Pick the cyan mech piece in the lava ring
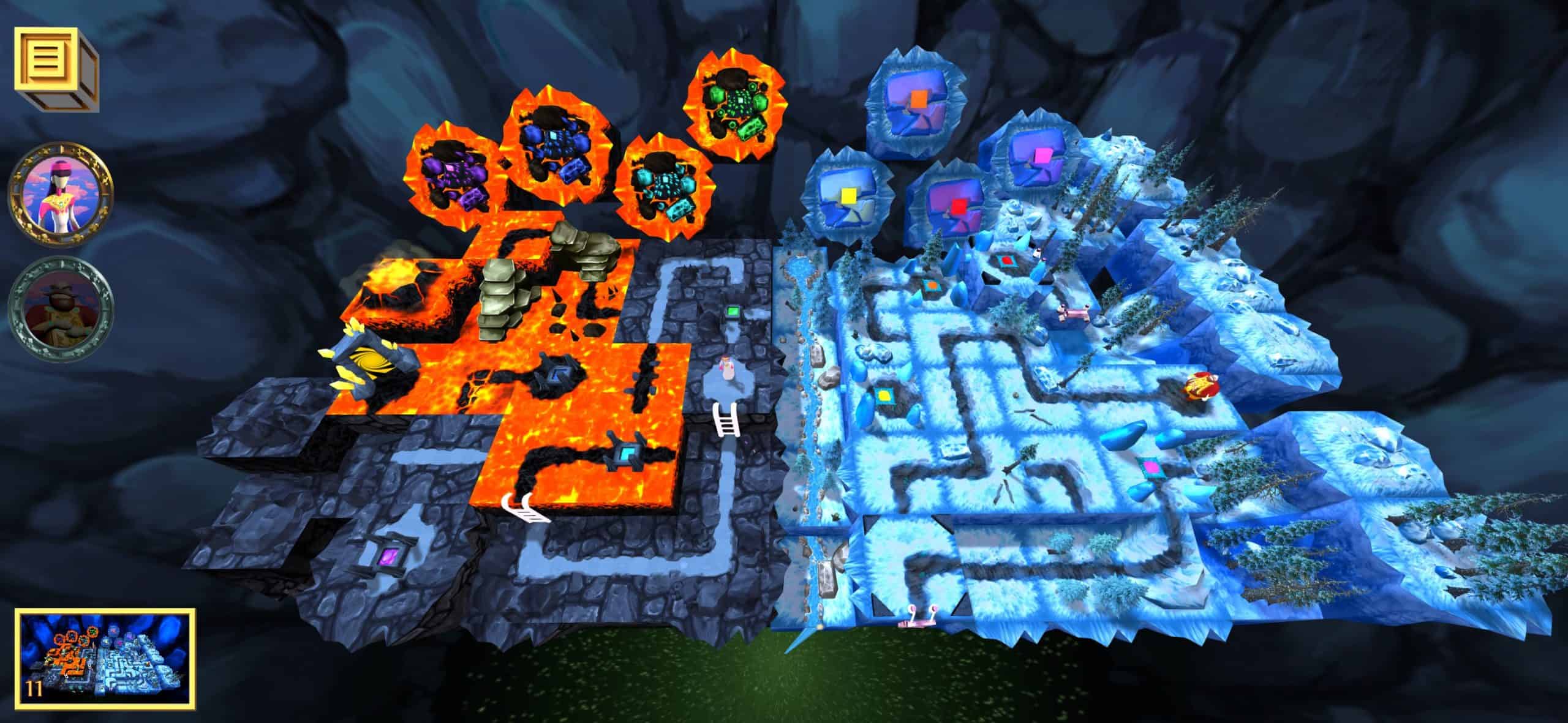 pos(668,184)
